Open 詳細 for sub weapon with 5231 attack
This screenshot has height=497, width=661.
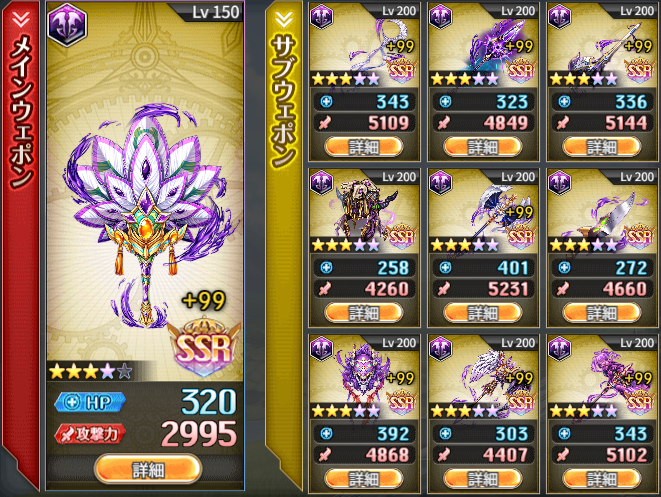point(482,312)
